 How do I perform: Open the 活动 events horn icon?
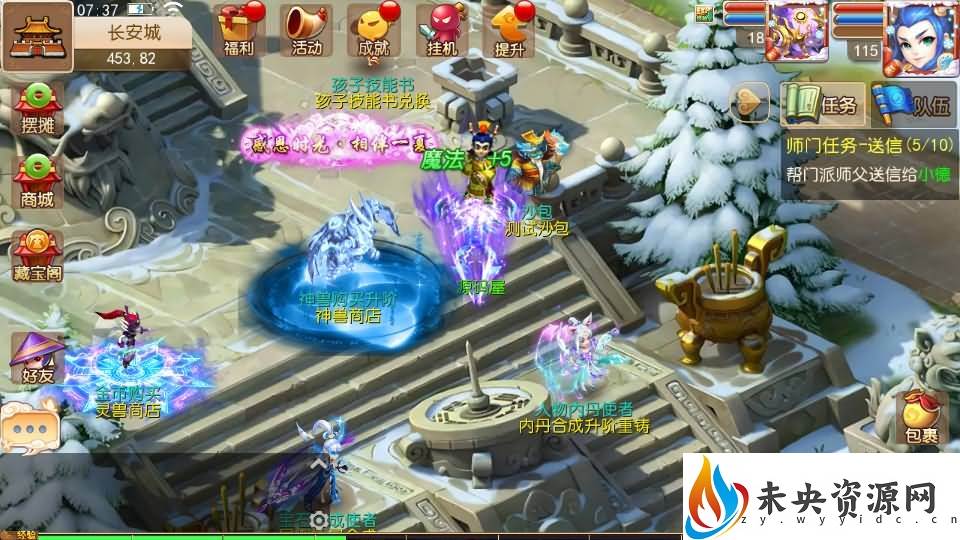point(305,29)
